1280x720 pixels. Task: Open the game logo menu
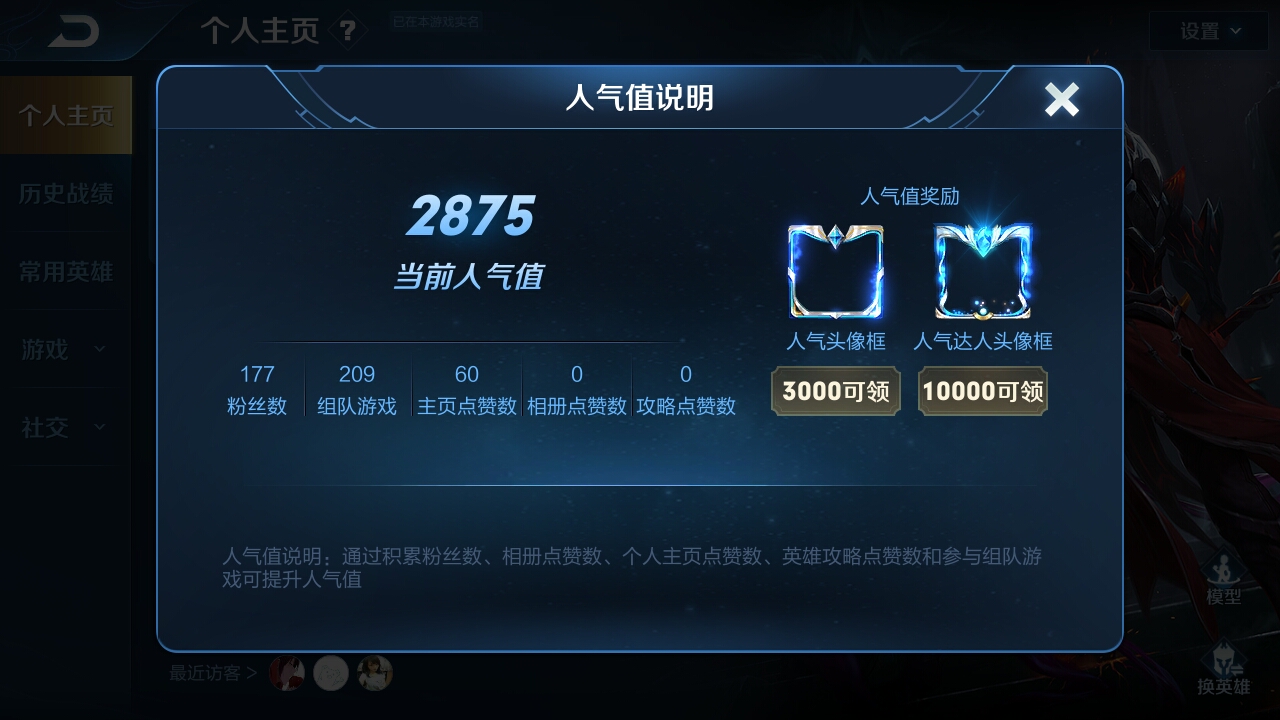69,30
